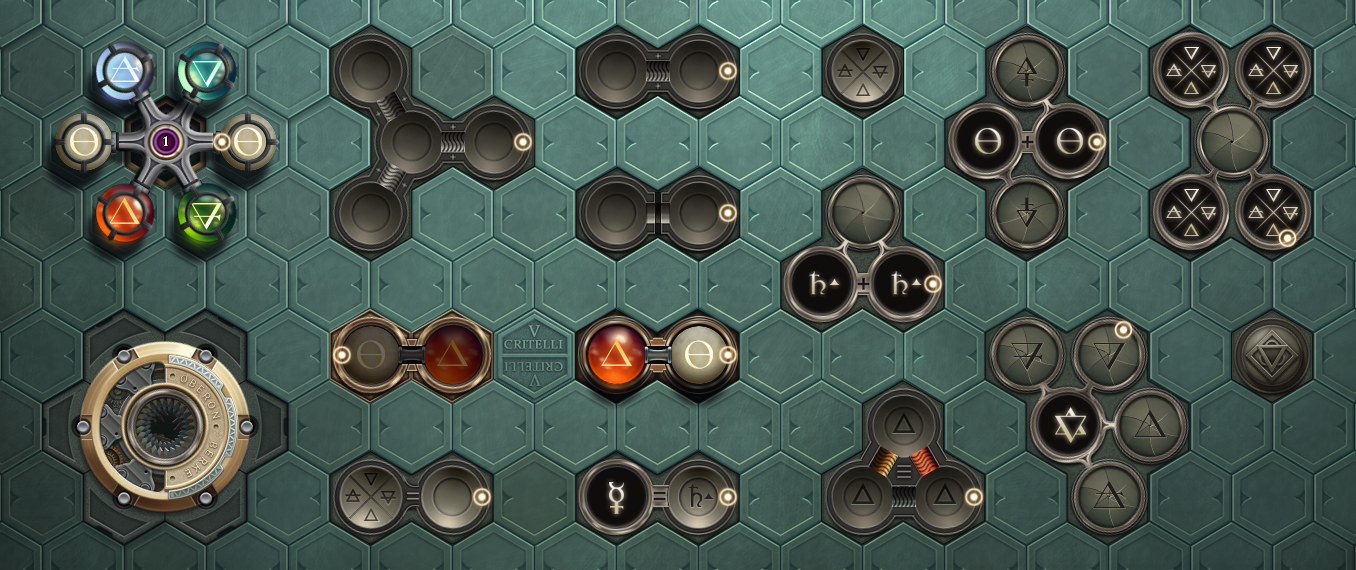Select the glyph of bonding
Screen dimensions: 1356x570
[x=657, y=70]
